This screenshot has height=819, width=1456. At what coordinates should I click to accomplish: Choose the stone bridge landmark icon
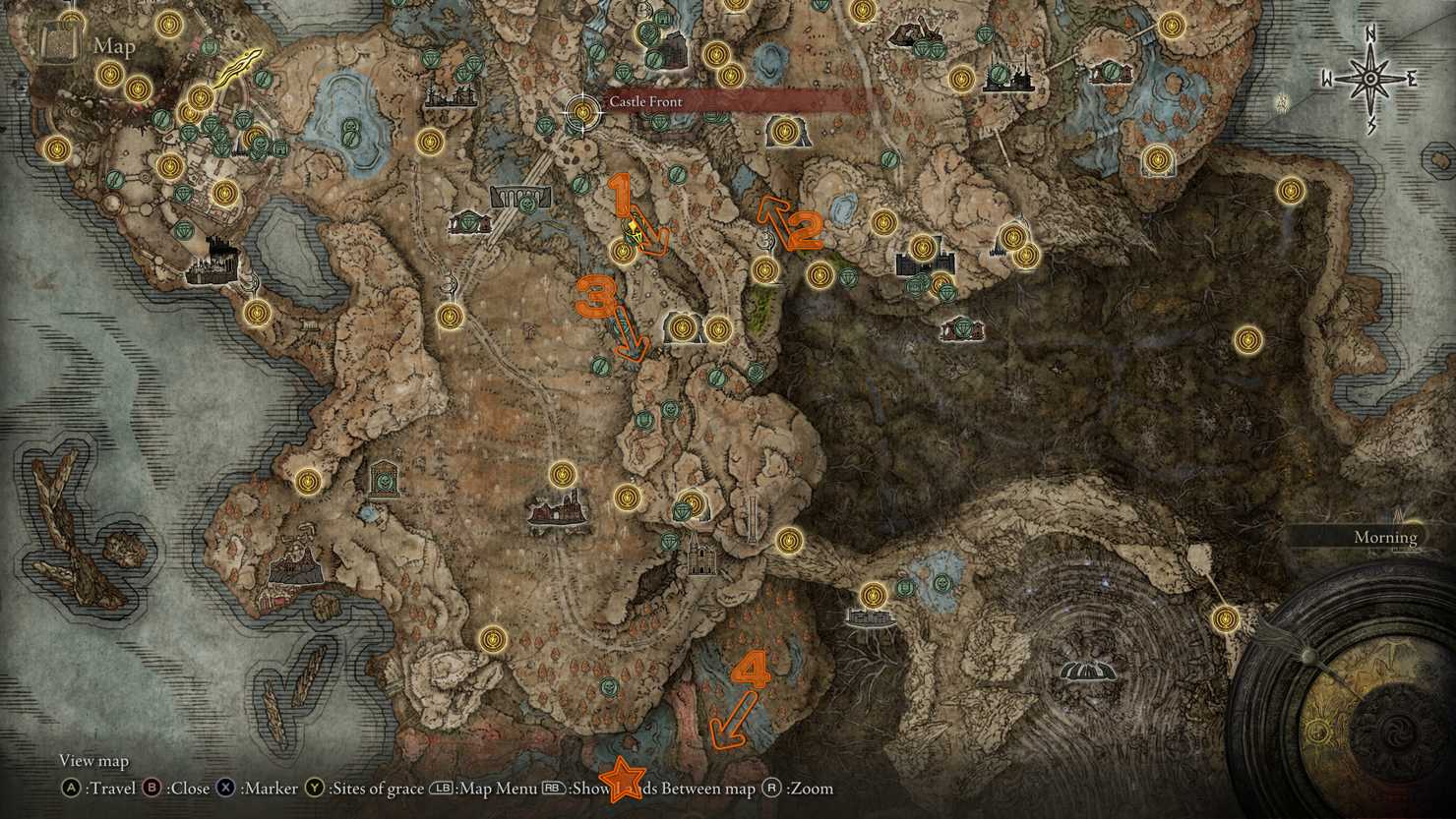(521, 195)
